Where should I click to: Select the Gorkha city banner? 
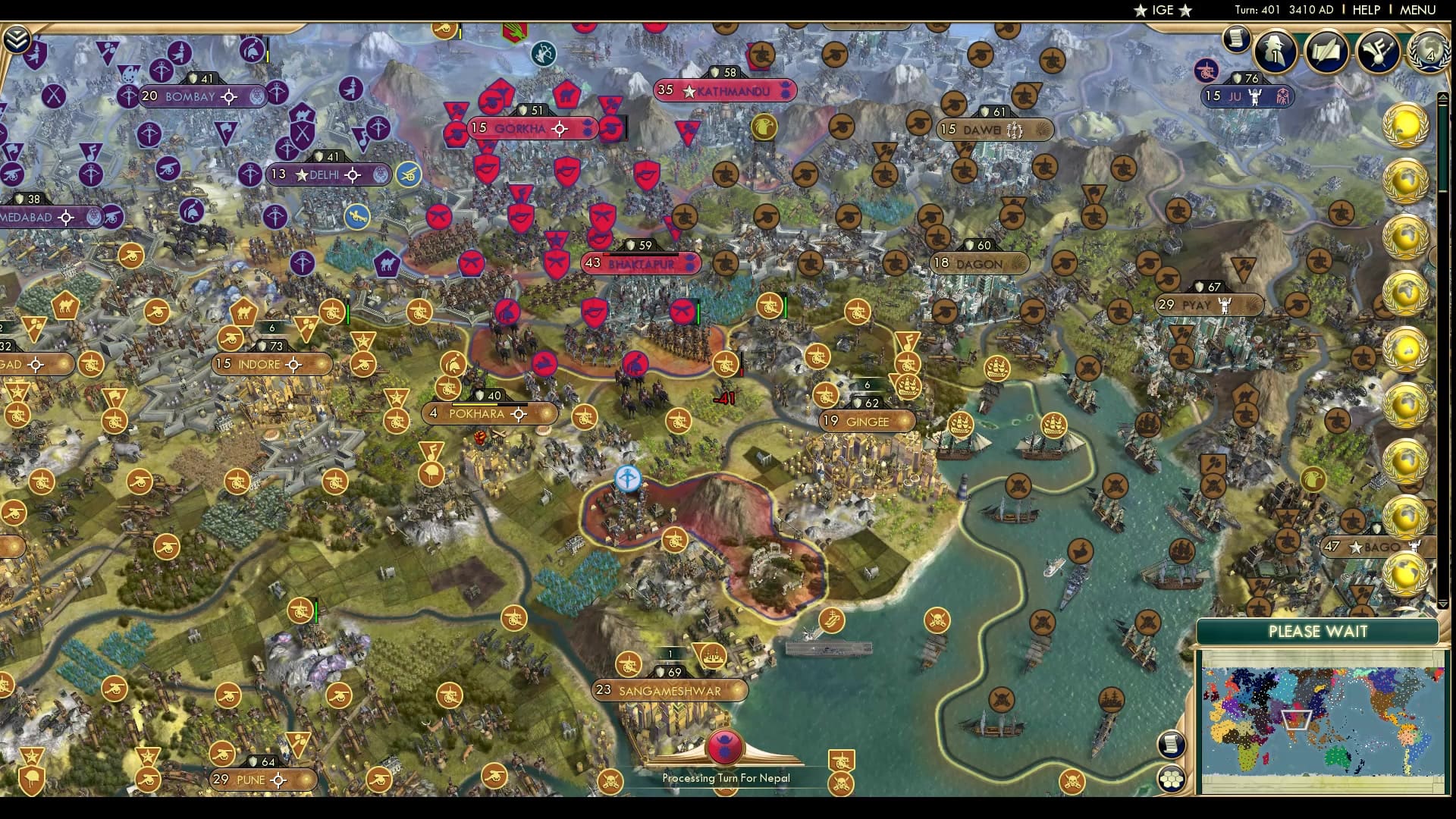coord(523,128)
